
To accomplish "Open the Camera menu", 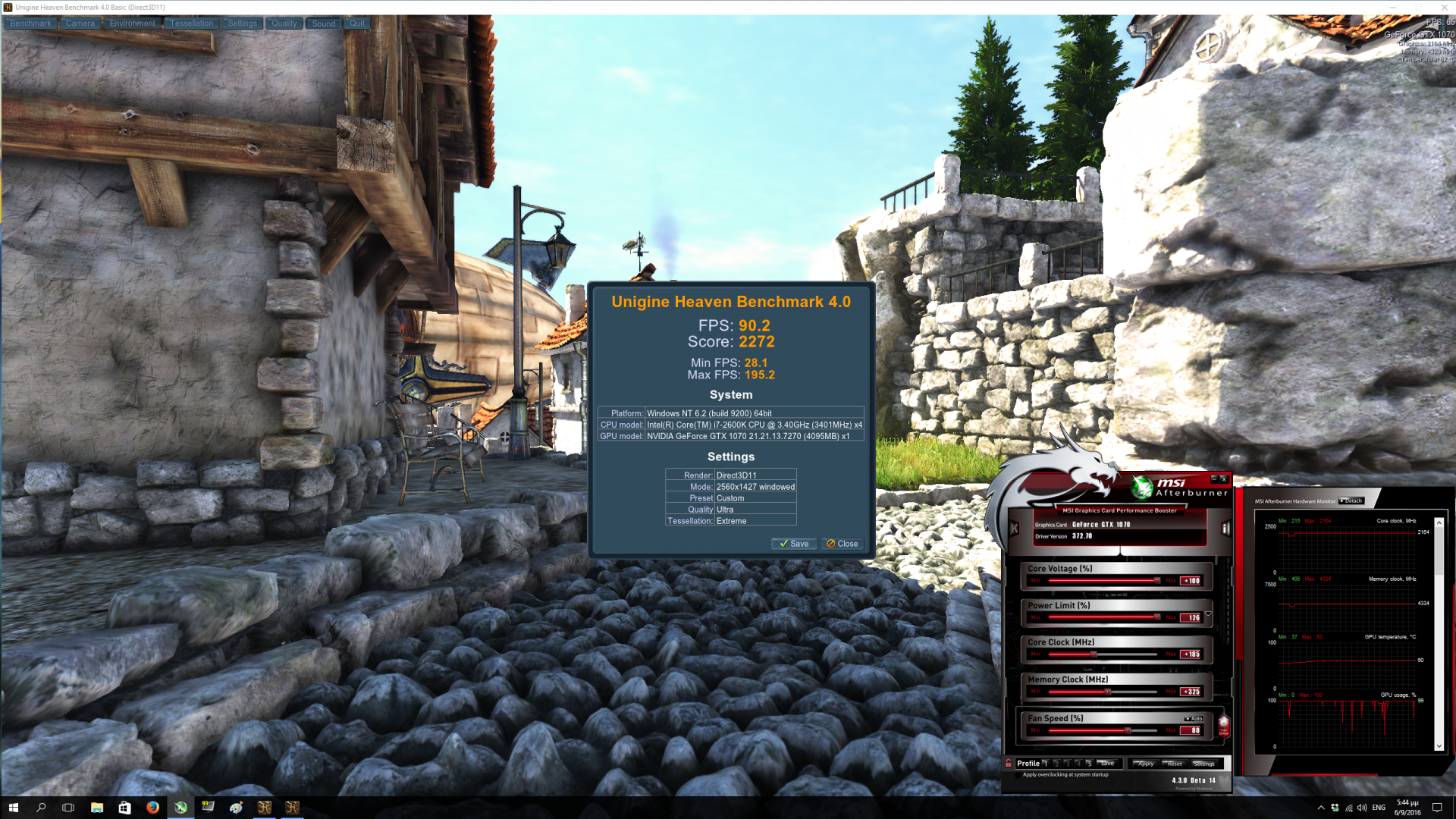I will point(80,24).
